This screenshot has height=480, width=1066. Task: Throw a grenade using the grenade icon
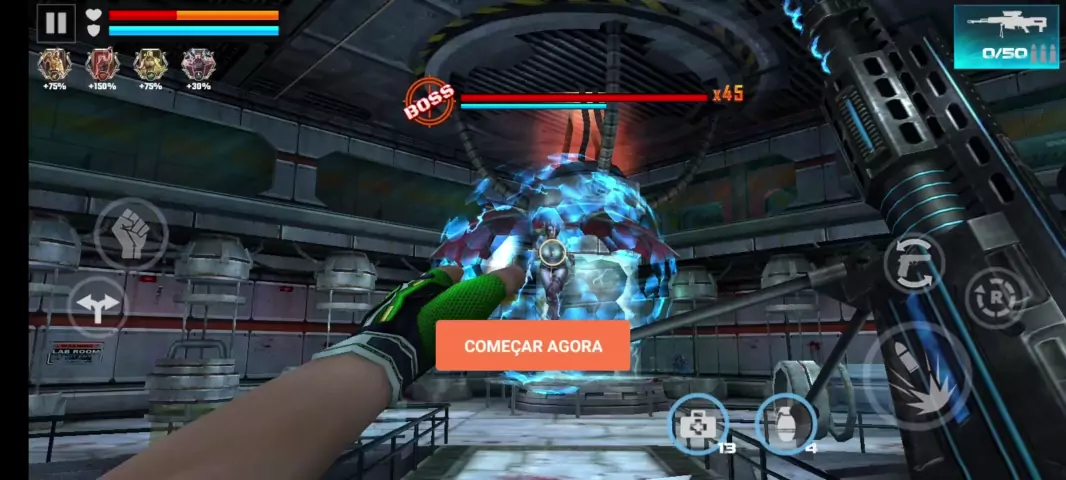[785, 424]
